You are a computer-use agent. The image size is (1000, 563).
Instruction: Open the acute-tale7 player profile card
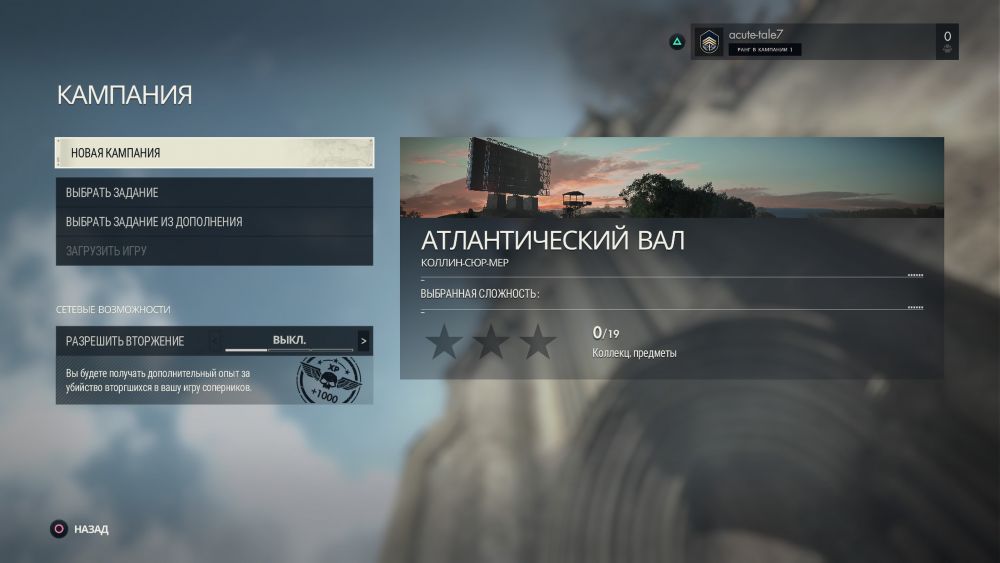click(x=823, y=42)
